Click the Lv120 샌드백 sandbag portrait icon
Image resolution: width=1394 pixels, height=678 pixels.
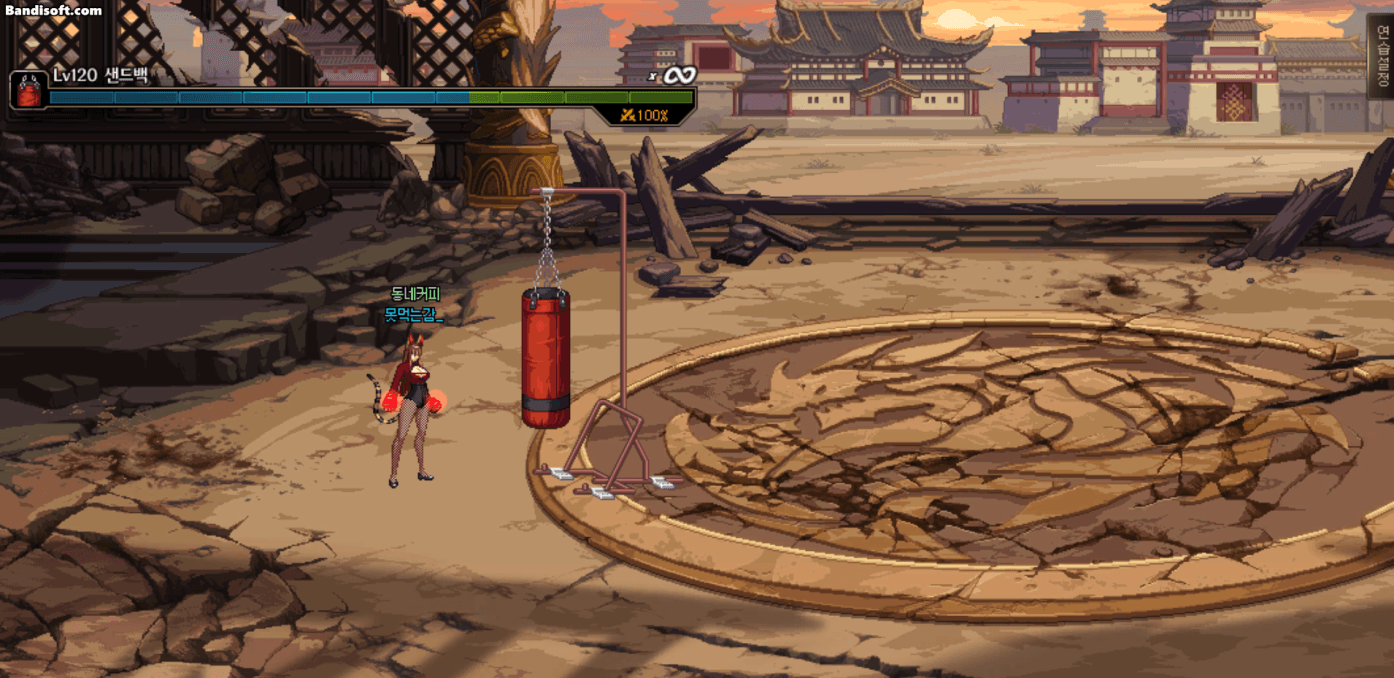tap(27, 90)
